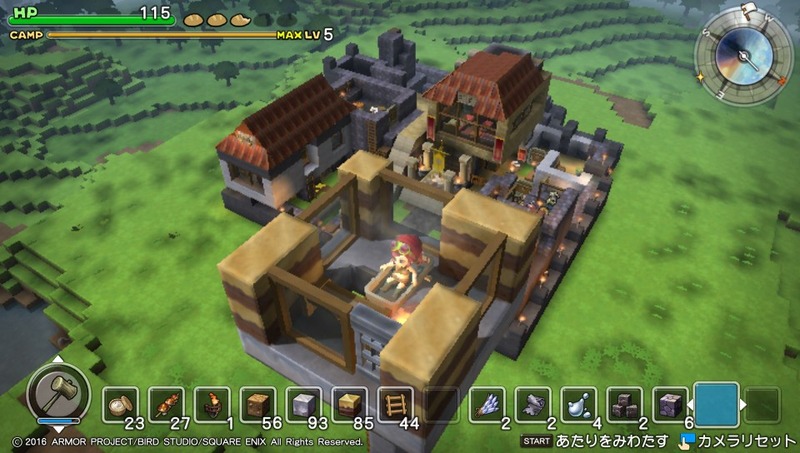Choose the grilled meat skewer slot
Screen dimensions: 800x453
point(166,405)
